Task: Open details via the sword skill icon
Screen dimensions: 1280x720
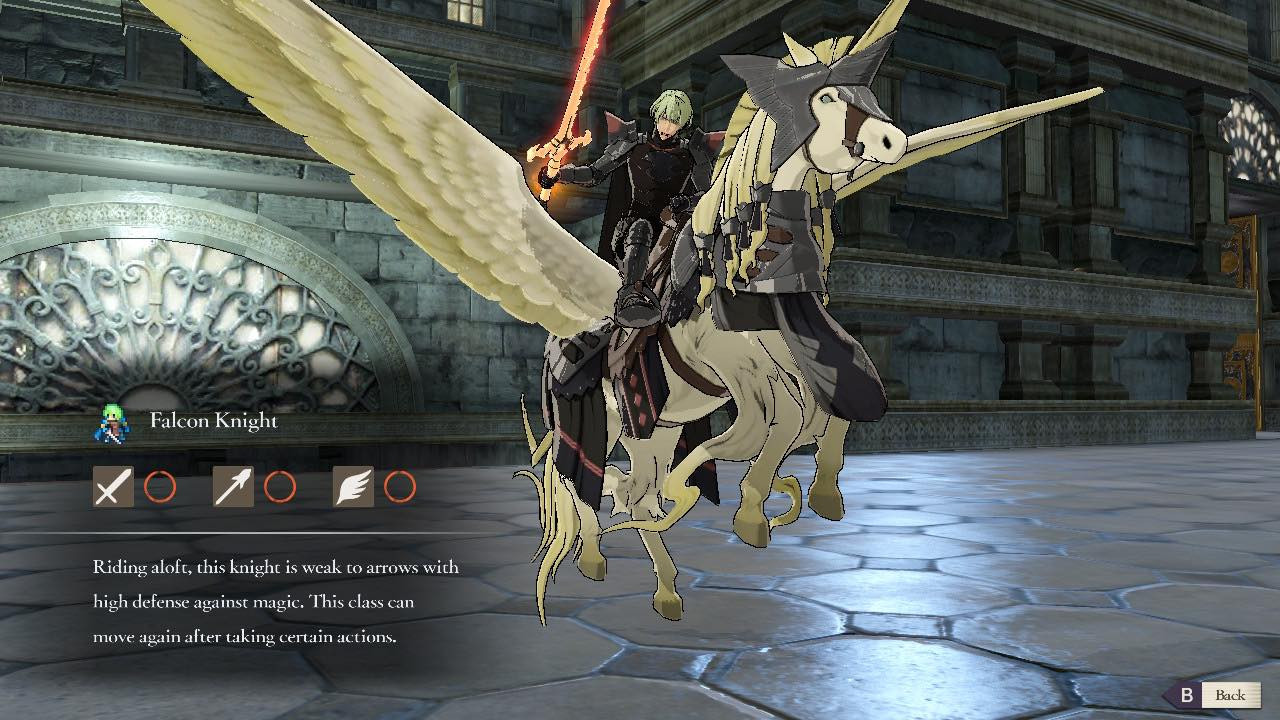Action: point(113,487)
